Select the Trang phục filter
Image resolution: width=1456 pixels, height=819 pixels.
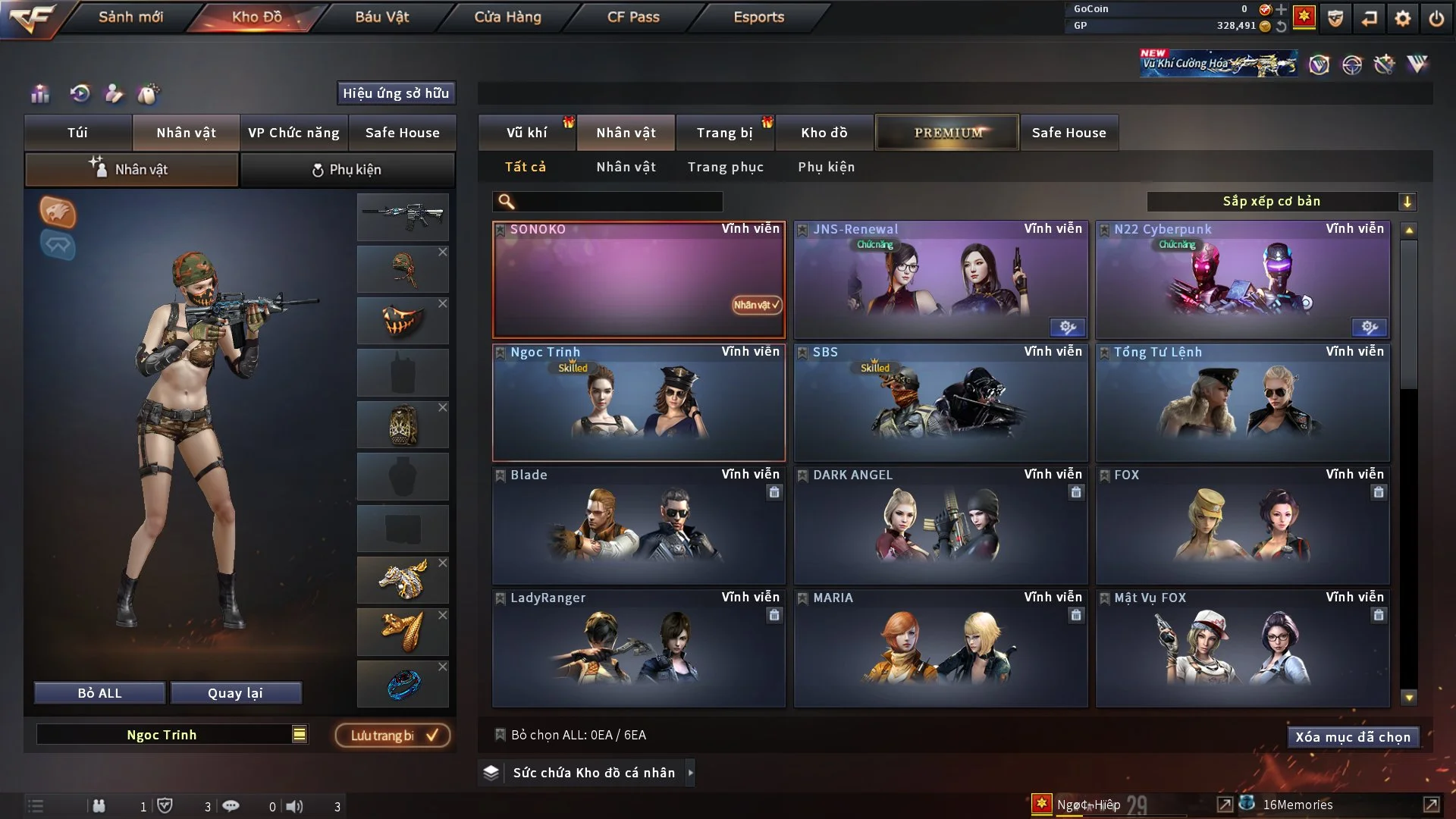[725, 167]
